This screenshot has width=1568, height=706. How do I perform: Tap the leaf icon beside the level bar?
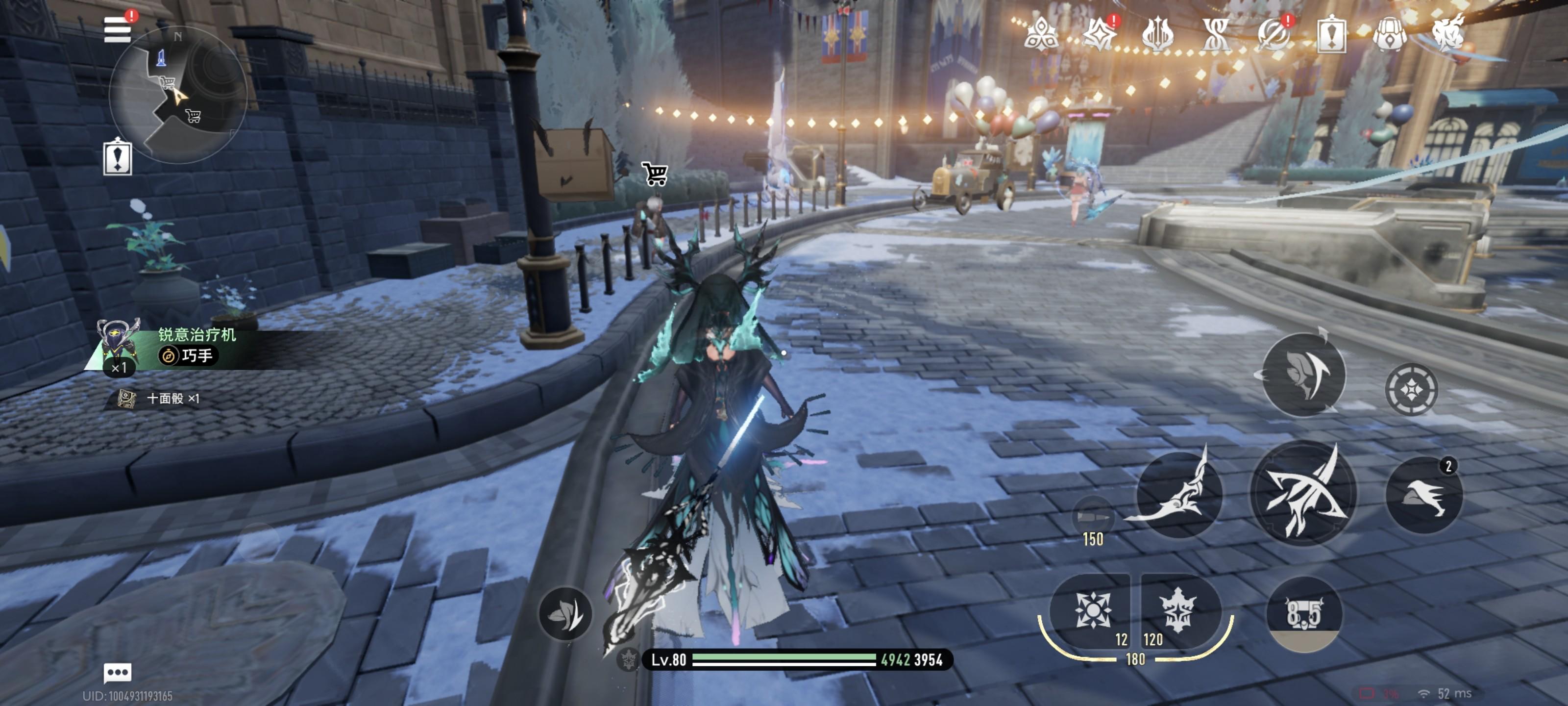(565, 613)
